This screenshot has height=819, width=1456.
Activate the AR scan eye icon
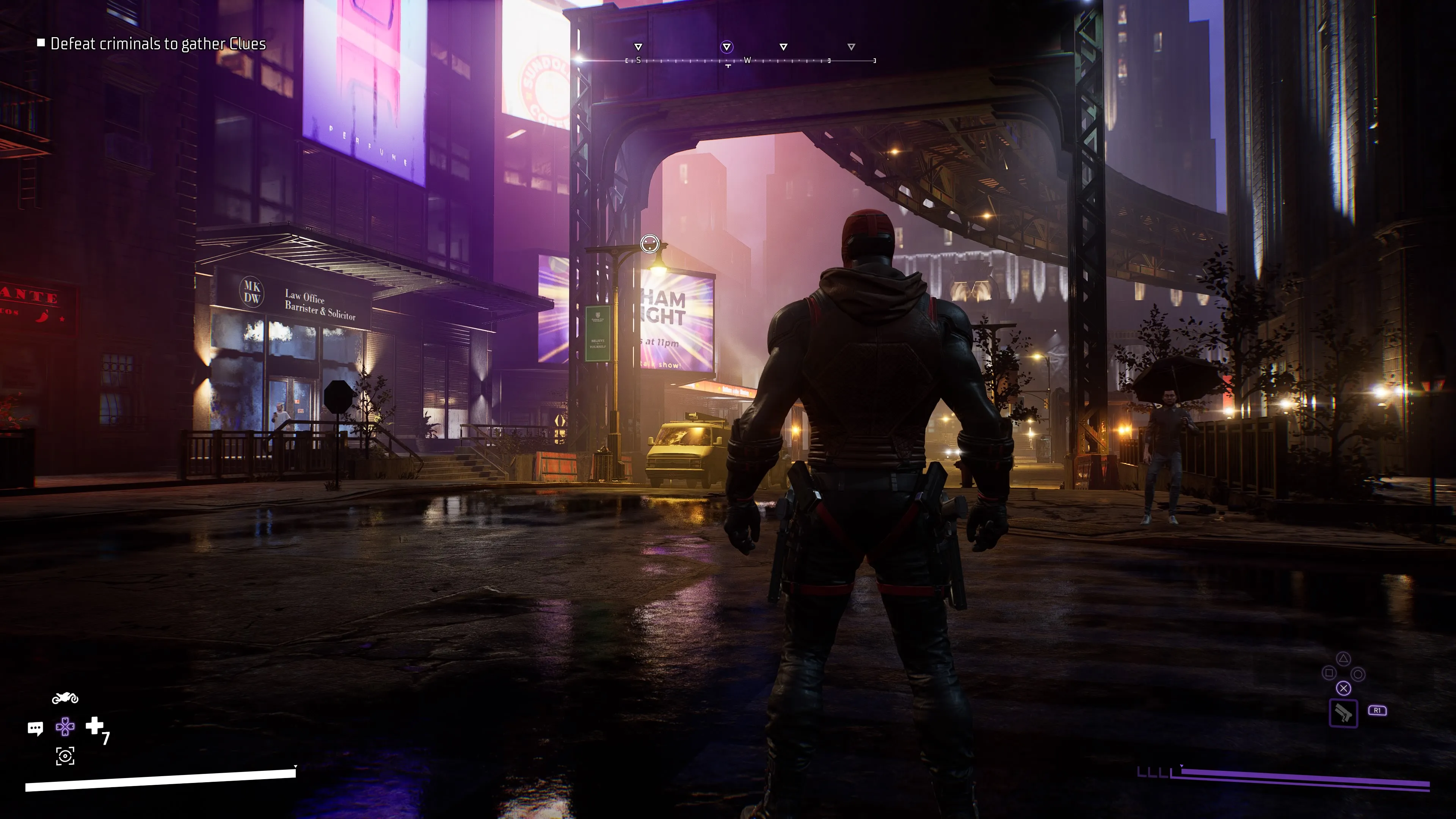[65, 756]
